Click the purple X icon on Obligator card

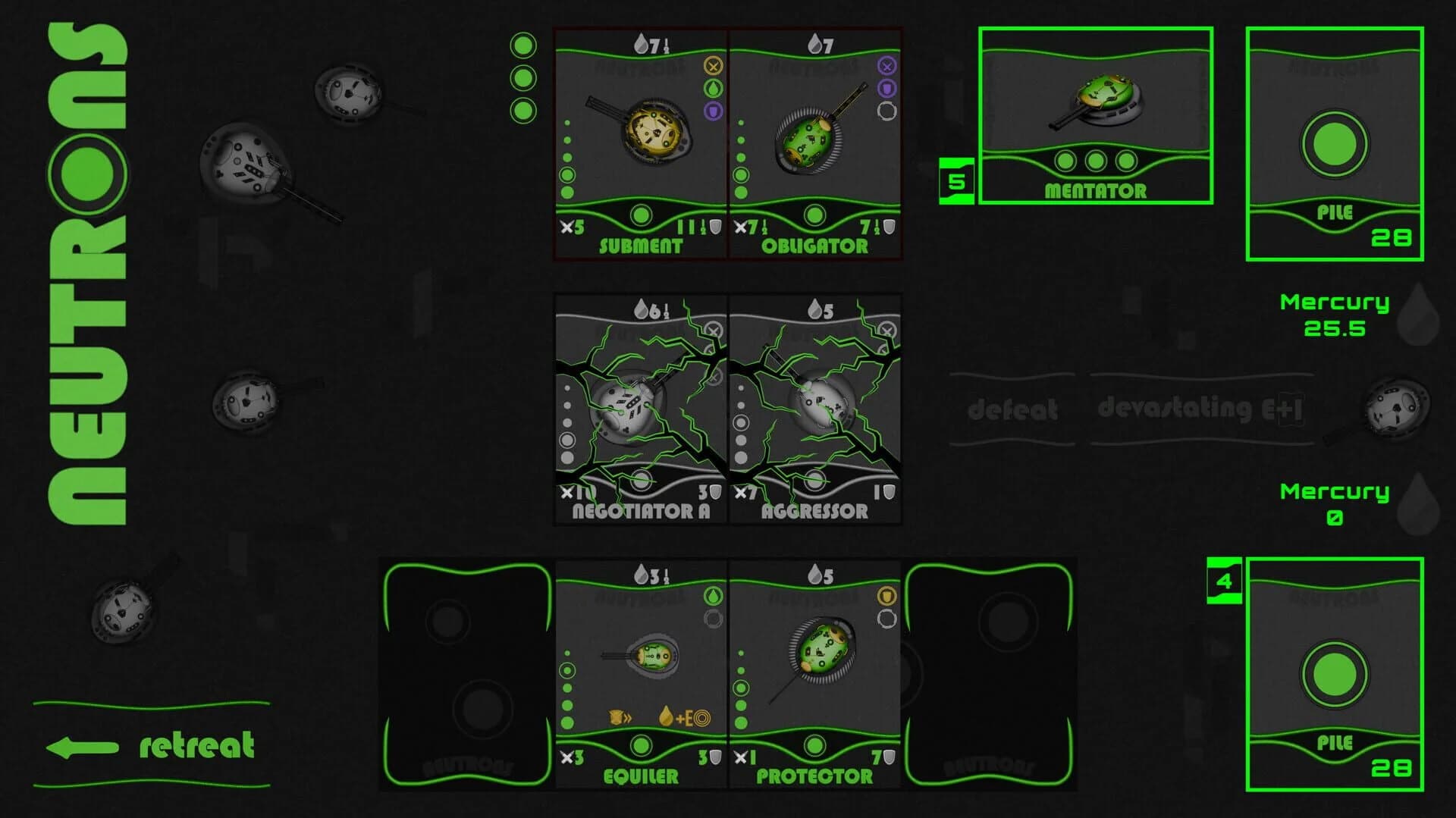pyautogui.click(x=886, y=67)
